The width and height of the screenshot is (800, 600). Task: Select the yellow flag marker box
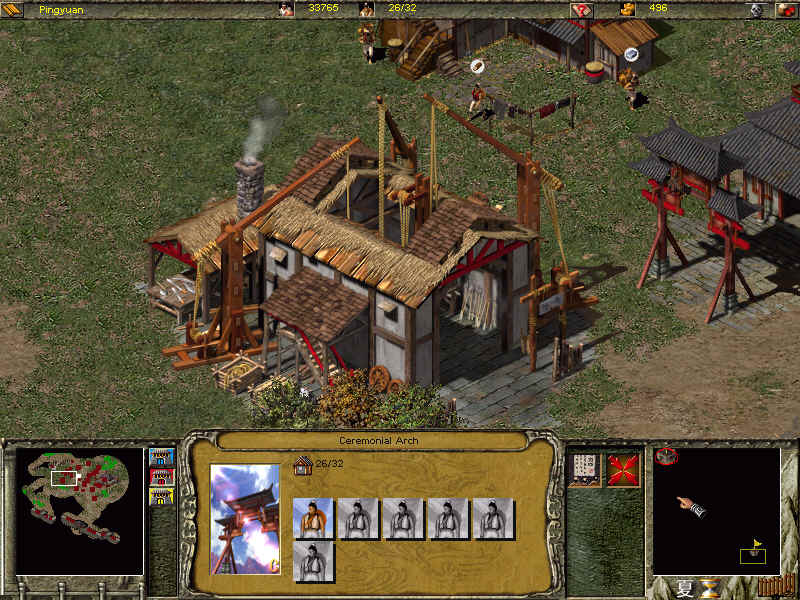click(x=753, y=553)
